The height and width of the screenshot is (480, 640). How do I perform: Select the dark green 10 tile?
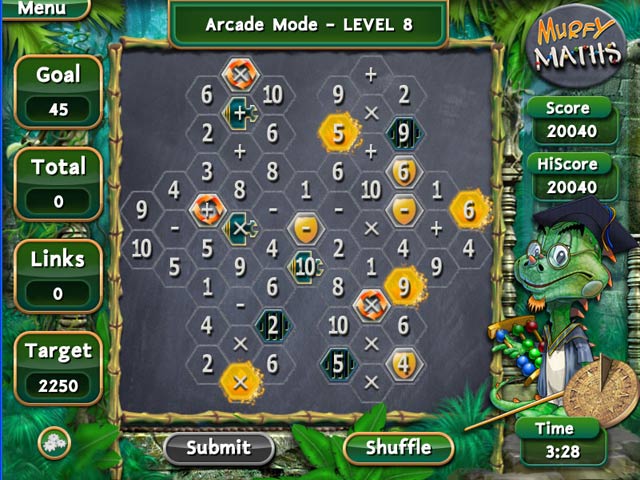click(305, 266)
